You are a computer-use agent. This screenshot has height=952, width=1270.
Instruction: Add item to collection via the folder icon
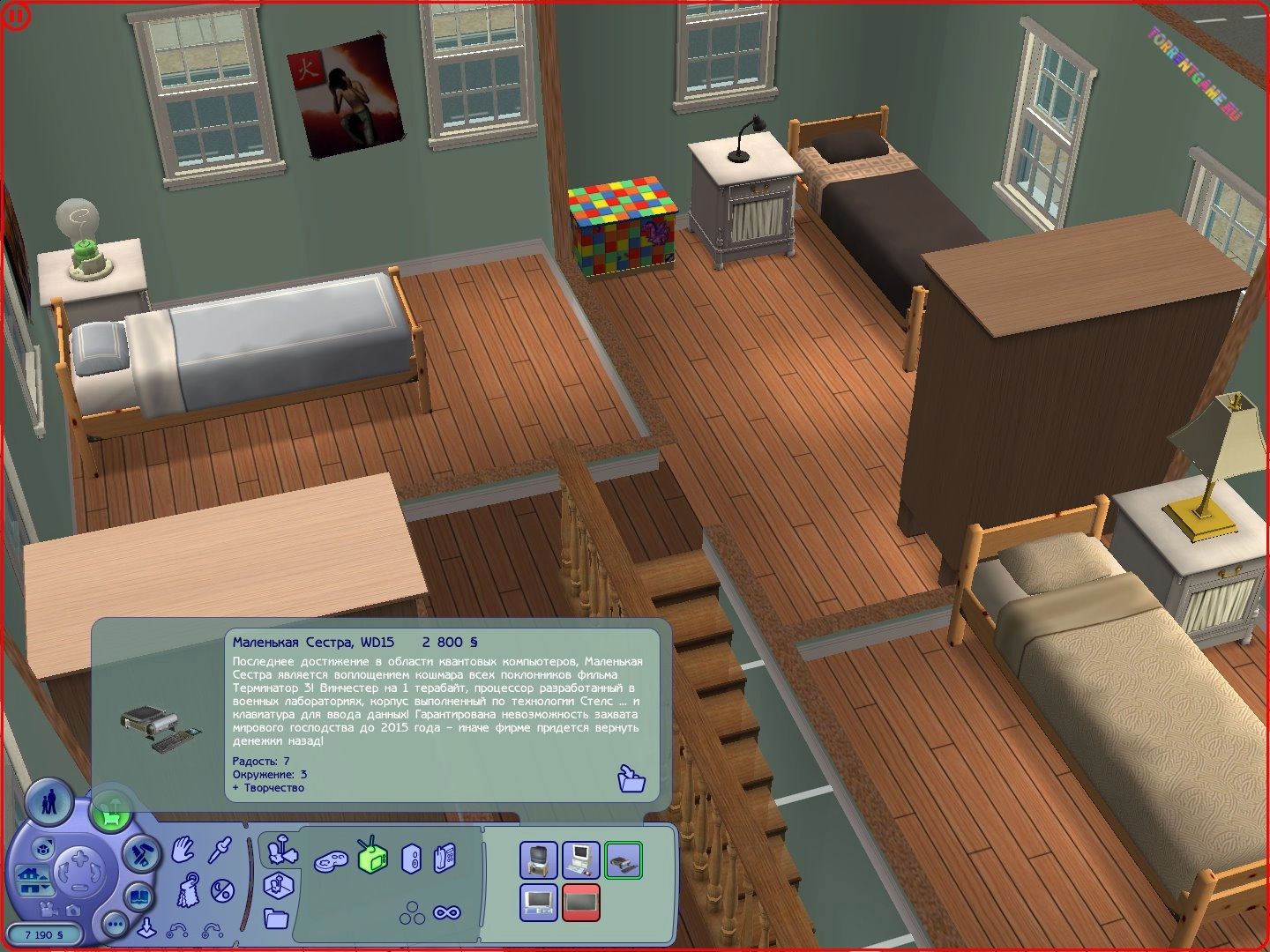[x=631, y=778]
